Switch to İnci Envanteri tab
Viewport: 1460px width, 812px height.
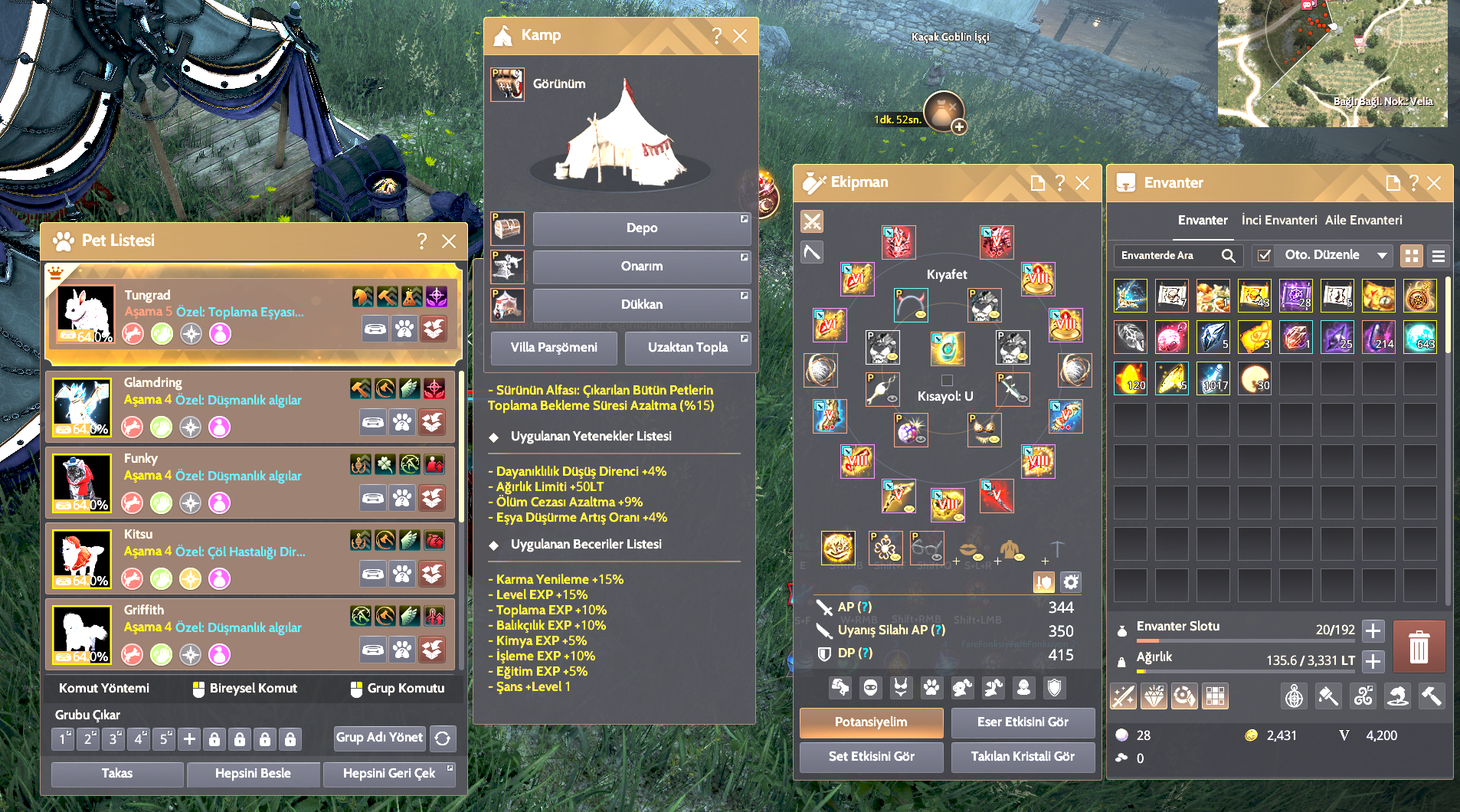click(1278, 221)
